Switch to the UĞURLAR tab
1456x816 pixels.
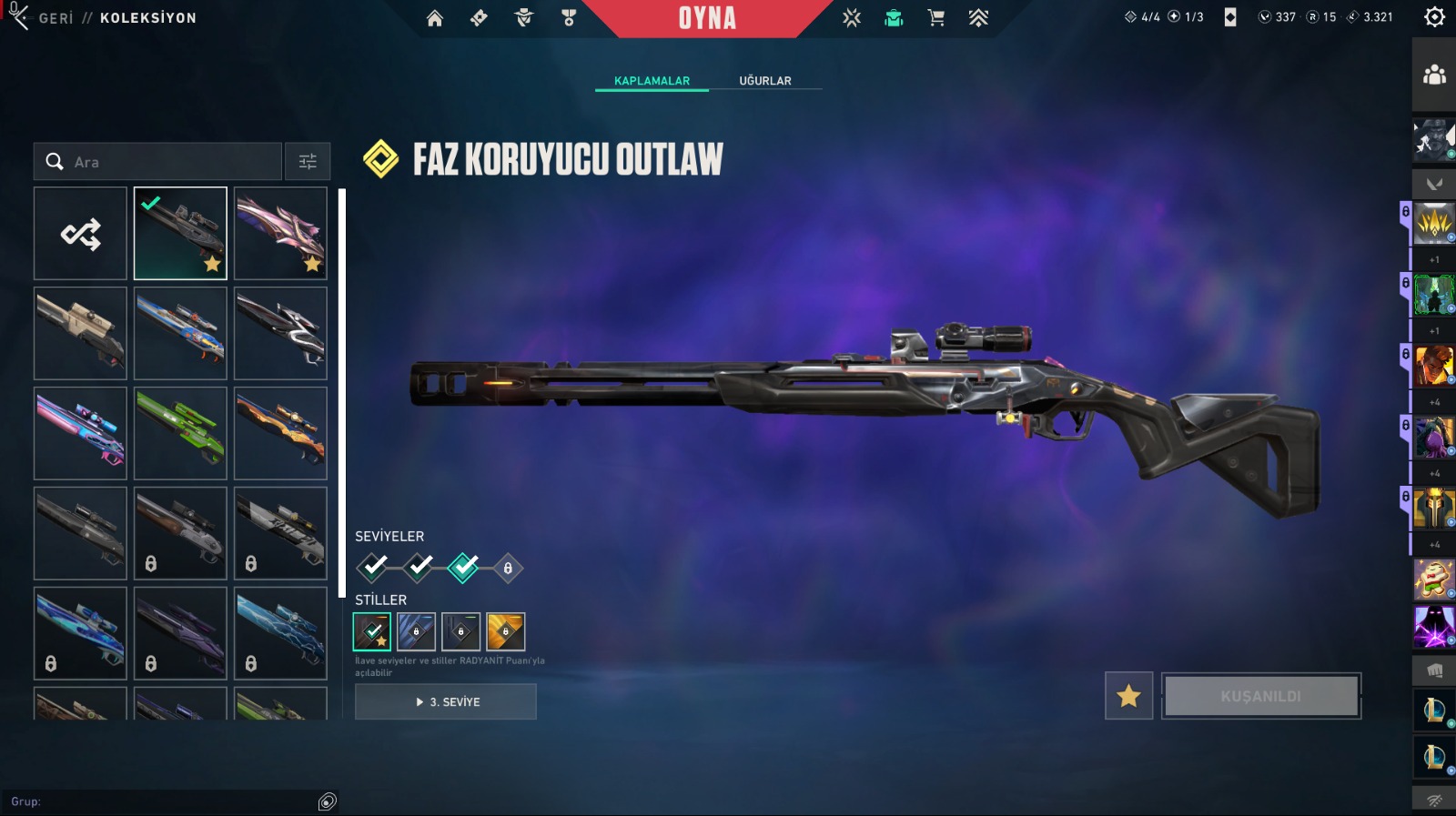[764, 81]
